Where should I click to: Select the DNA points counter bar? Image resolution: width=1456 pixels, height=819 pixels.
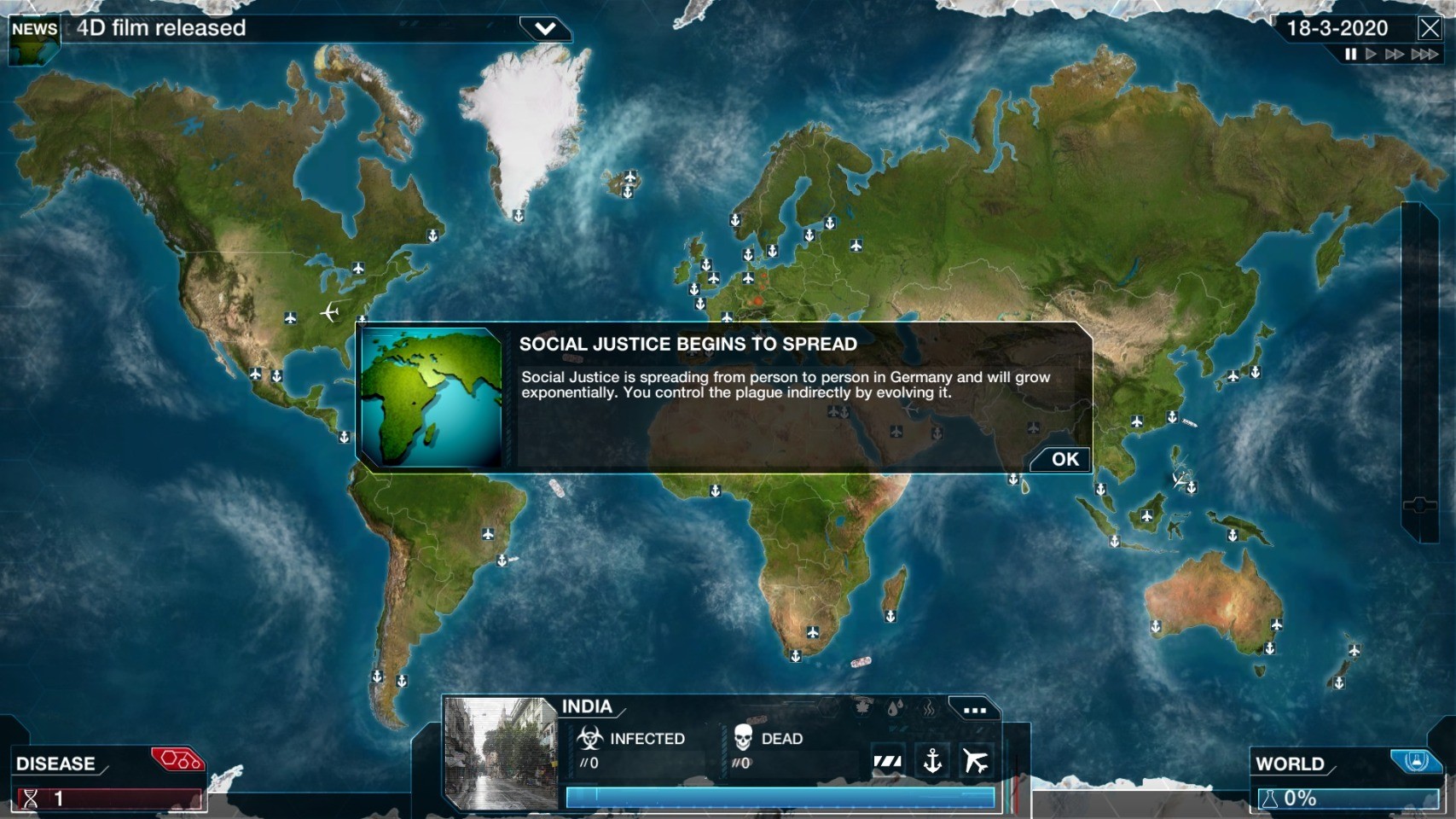(x=111, y=799)
